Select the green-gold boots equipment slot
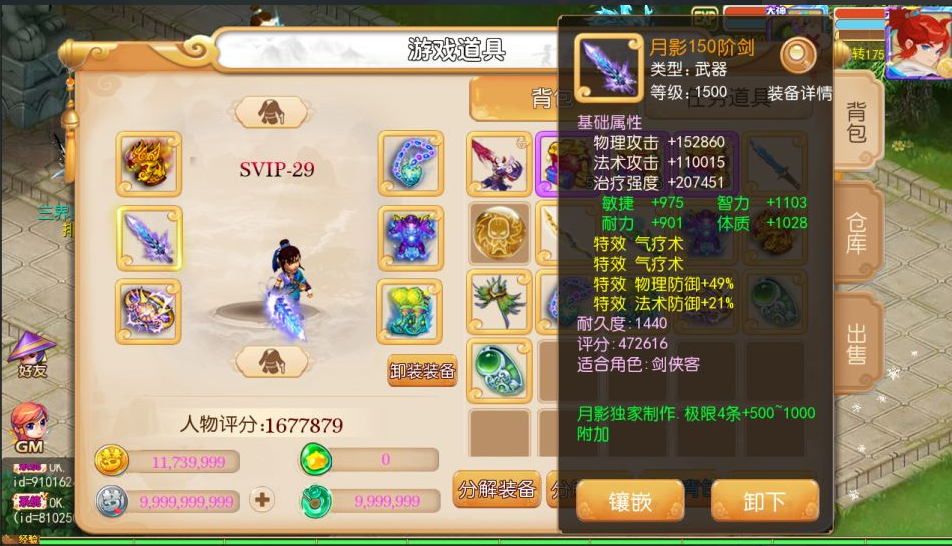This screenshot has height=546, width=952. coord(410,311)
